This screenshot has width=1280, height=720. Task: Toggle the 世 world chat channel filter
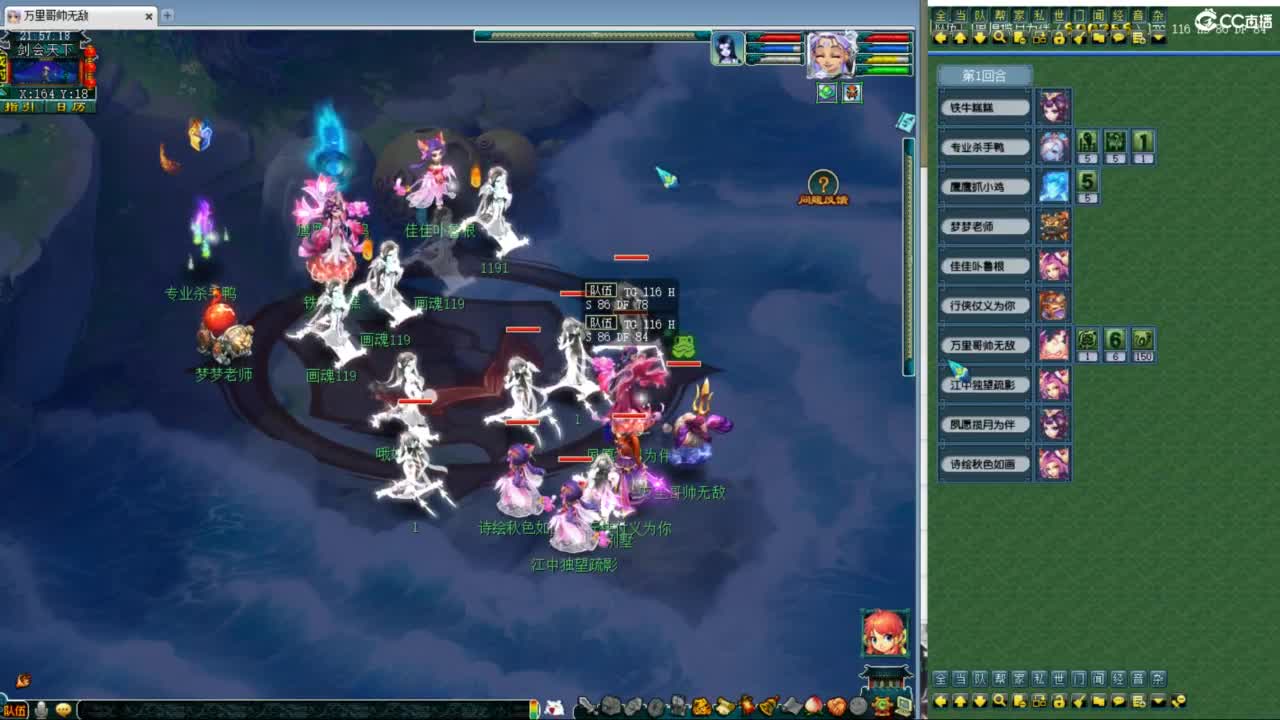point(1059,13)
